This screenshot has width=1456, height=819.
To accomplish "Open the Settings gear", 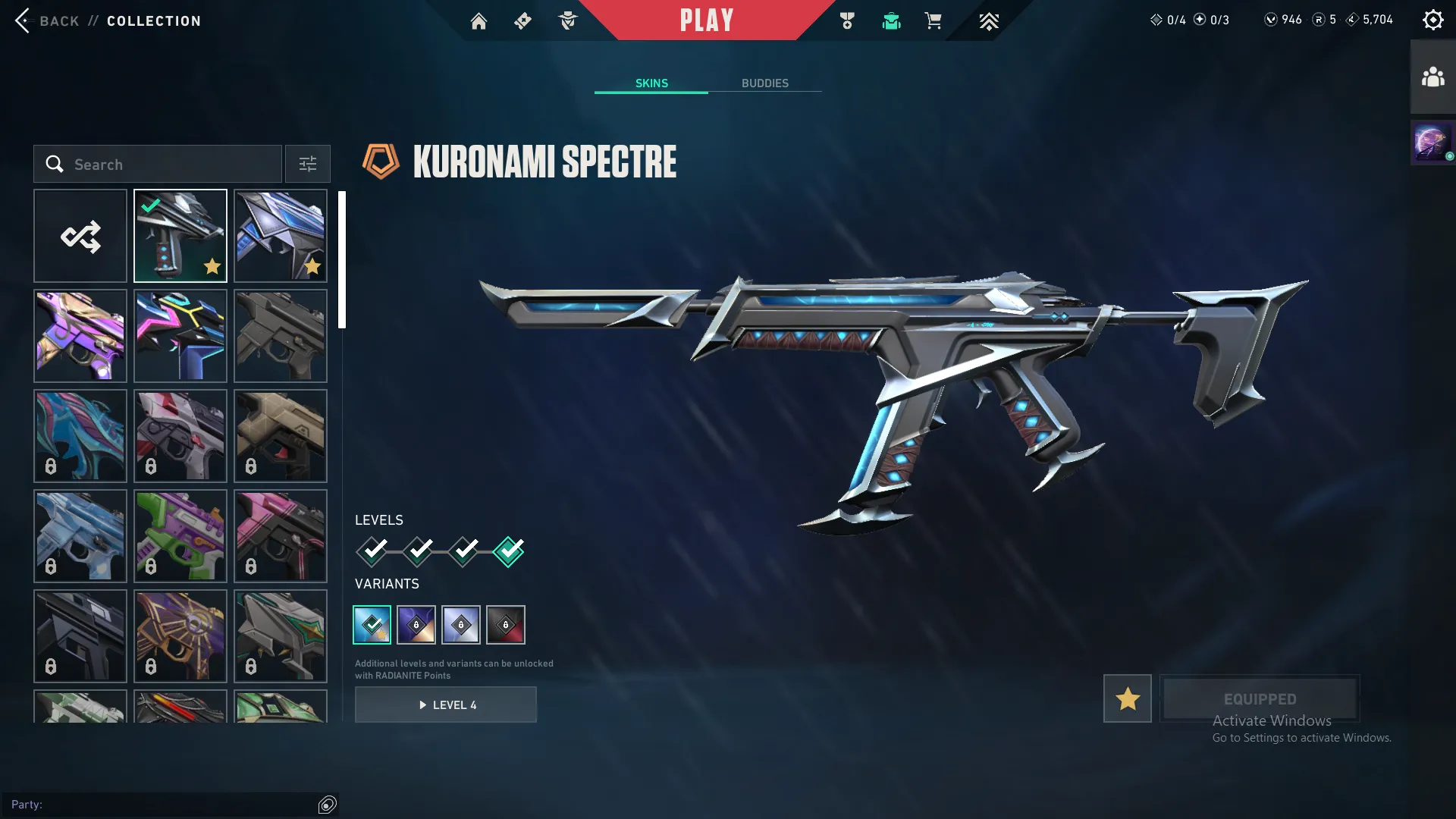I will point(1433,19).
